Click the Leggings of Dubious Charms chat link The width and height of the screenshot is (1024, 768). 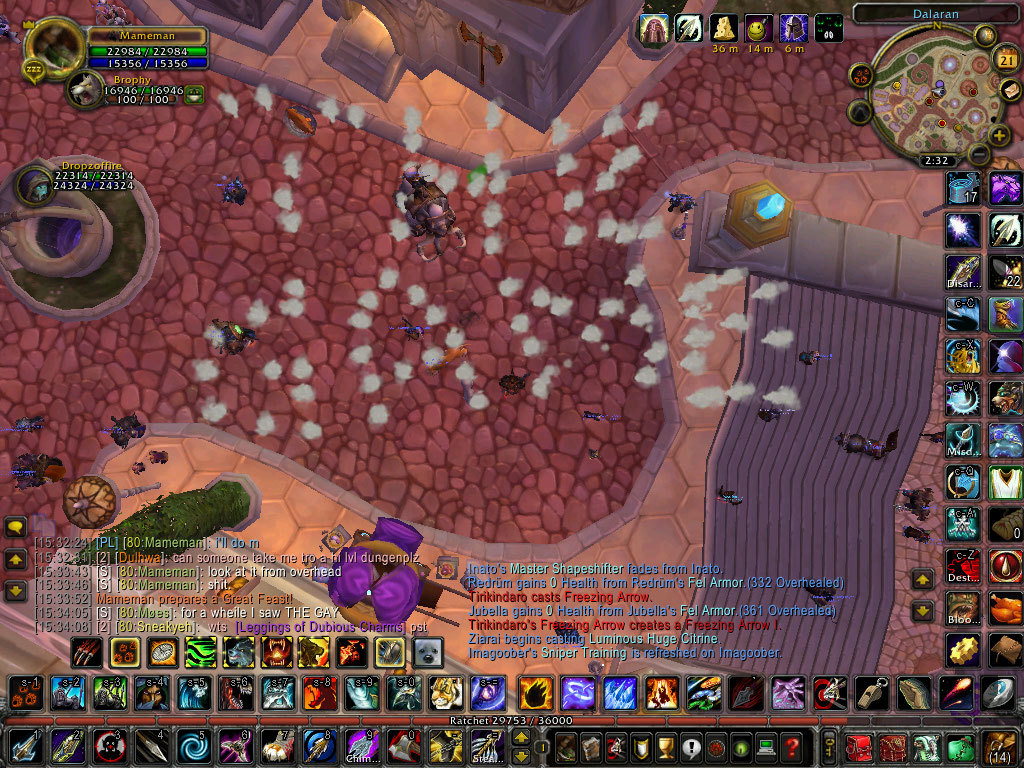point(322,627)
